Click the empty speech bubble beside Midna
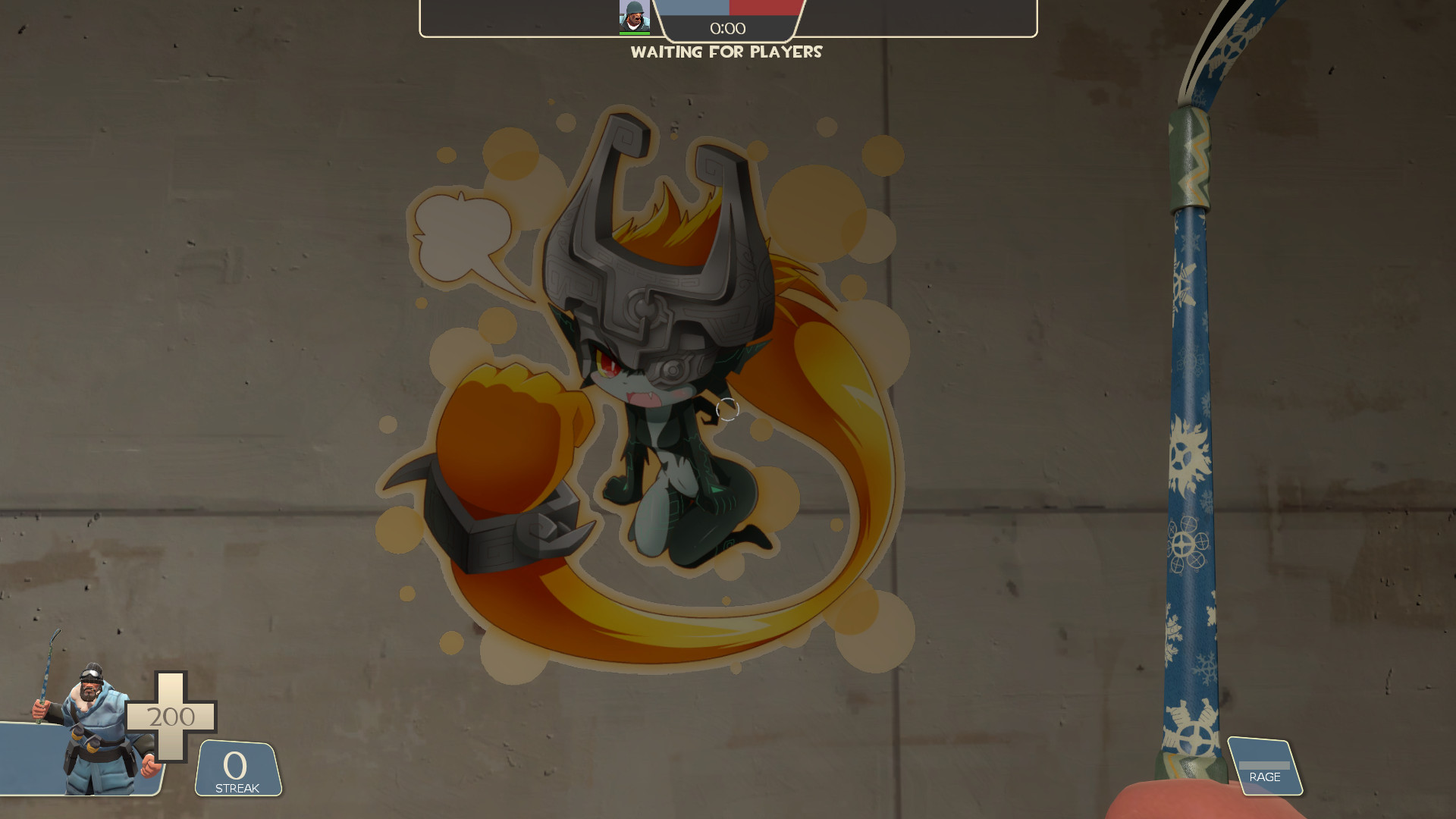This screenshot has height=819, width=1456. pyautogui.click(x=463, y=235)
